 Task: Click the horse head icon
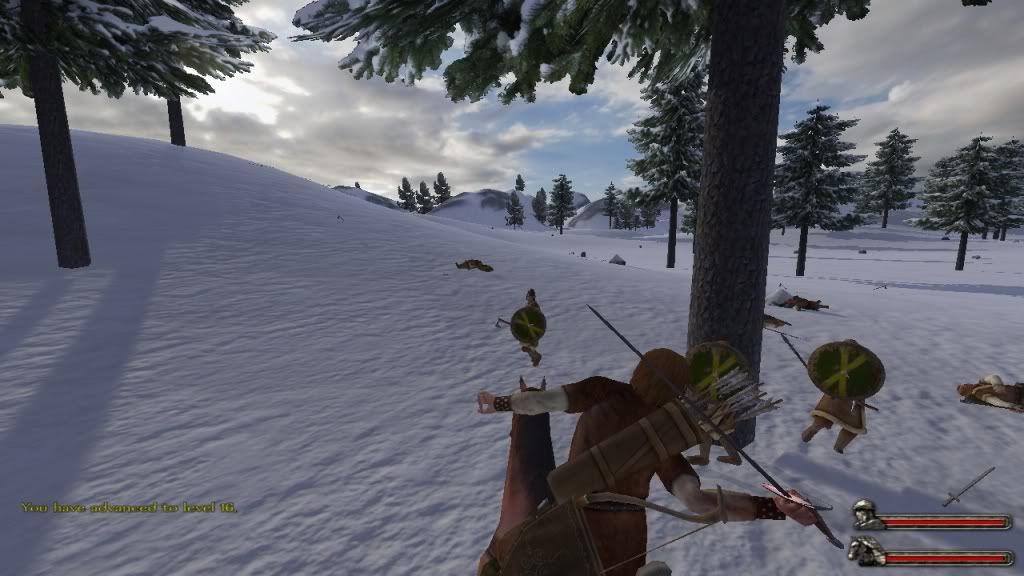(x=865, y=550)
